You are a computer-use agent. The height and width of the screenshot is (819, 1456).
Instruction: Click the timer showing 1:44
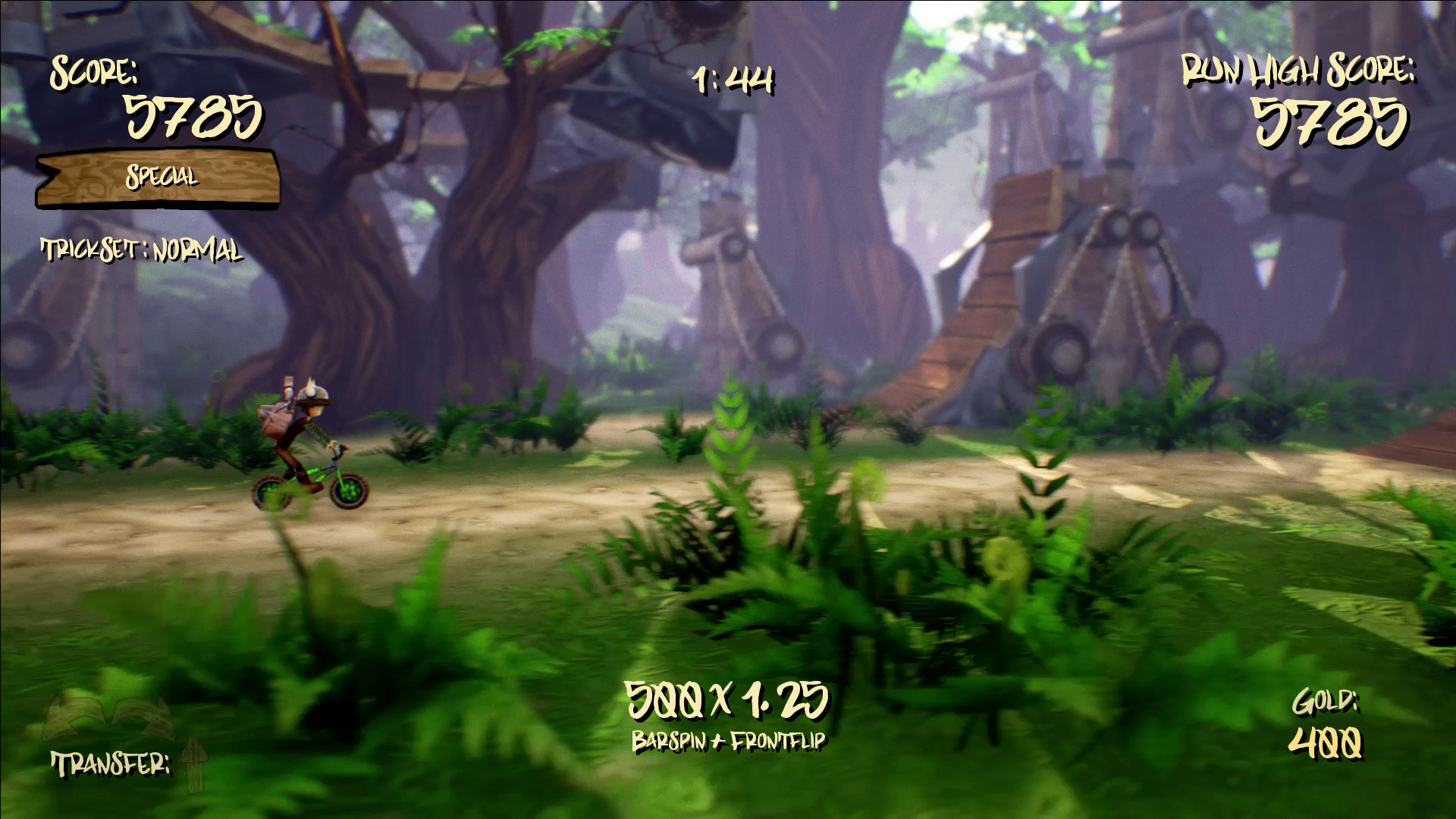tap(732, 80)
